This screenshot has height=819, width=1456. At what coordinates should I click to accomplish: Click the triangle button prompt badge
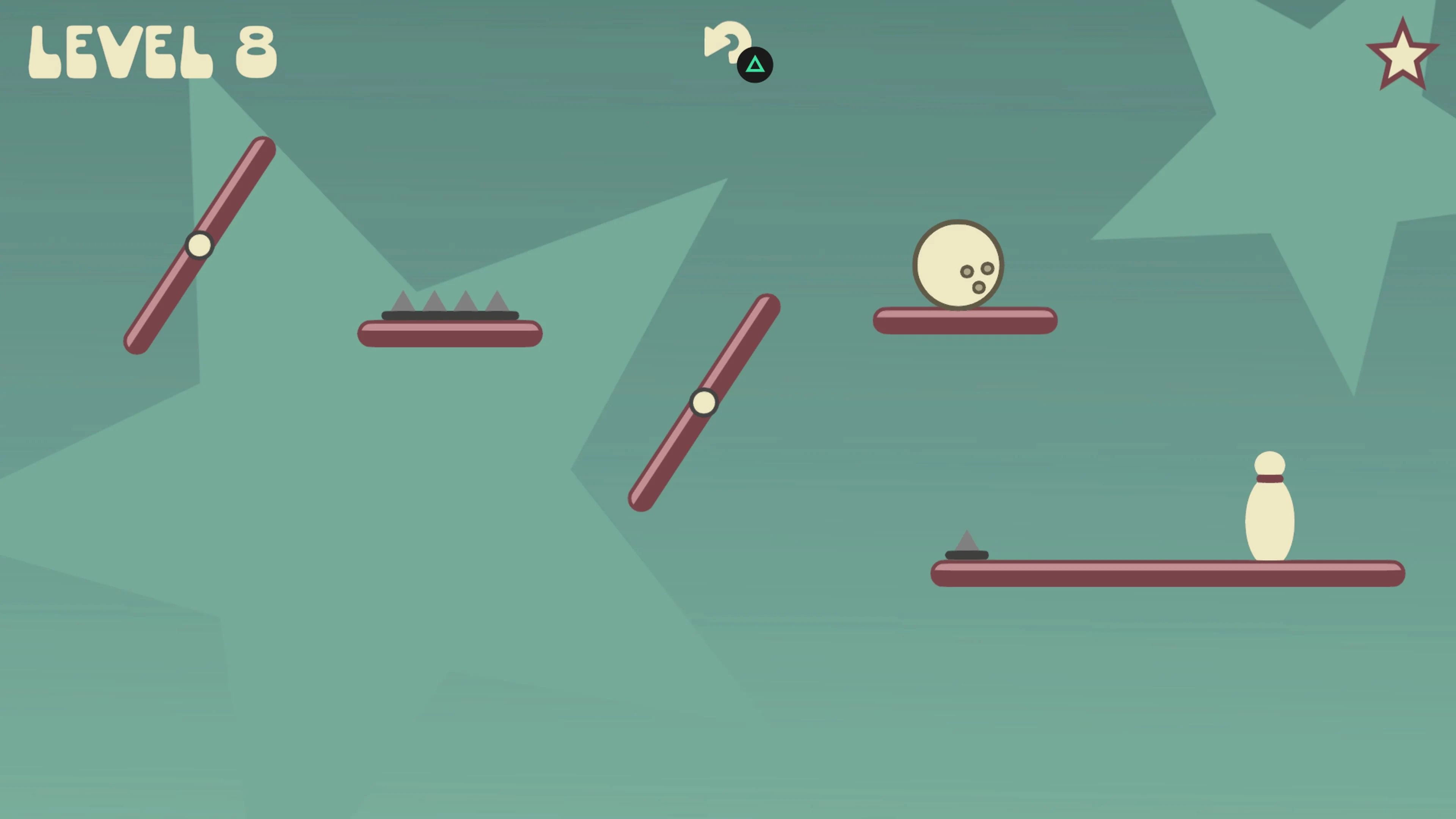(756, 64)
